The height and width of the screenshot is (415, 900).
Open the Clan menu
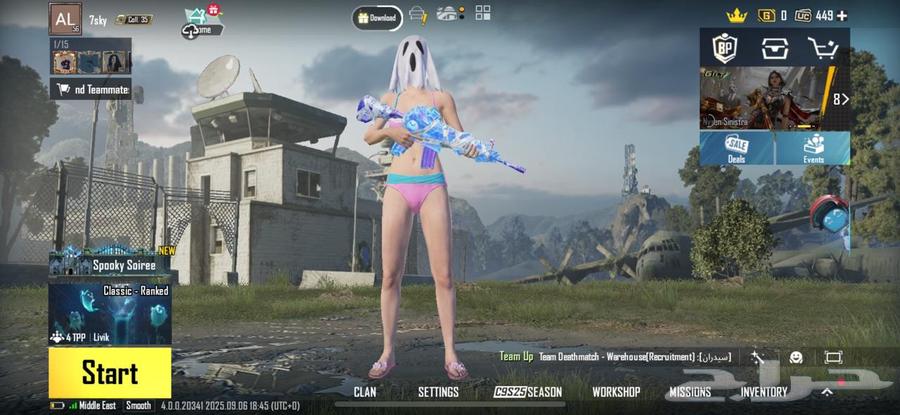[x=365, y=392]
